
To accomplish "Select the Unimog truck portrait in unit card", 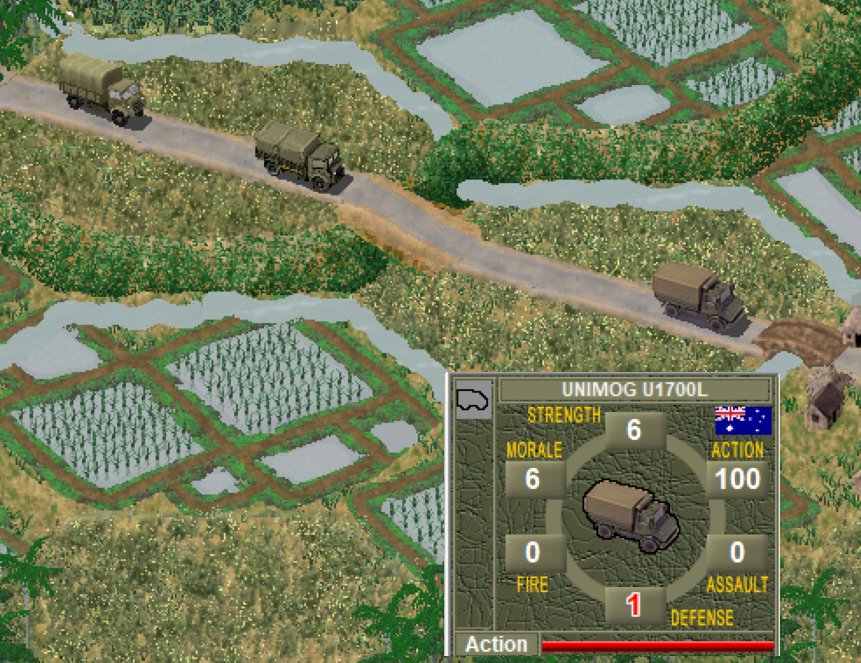I will [x=630, y=514].
